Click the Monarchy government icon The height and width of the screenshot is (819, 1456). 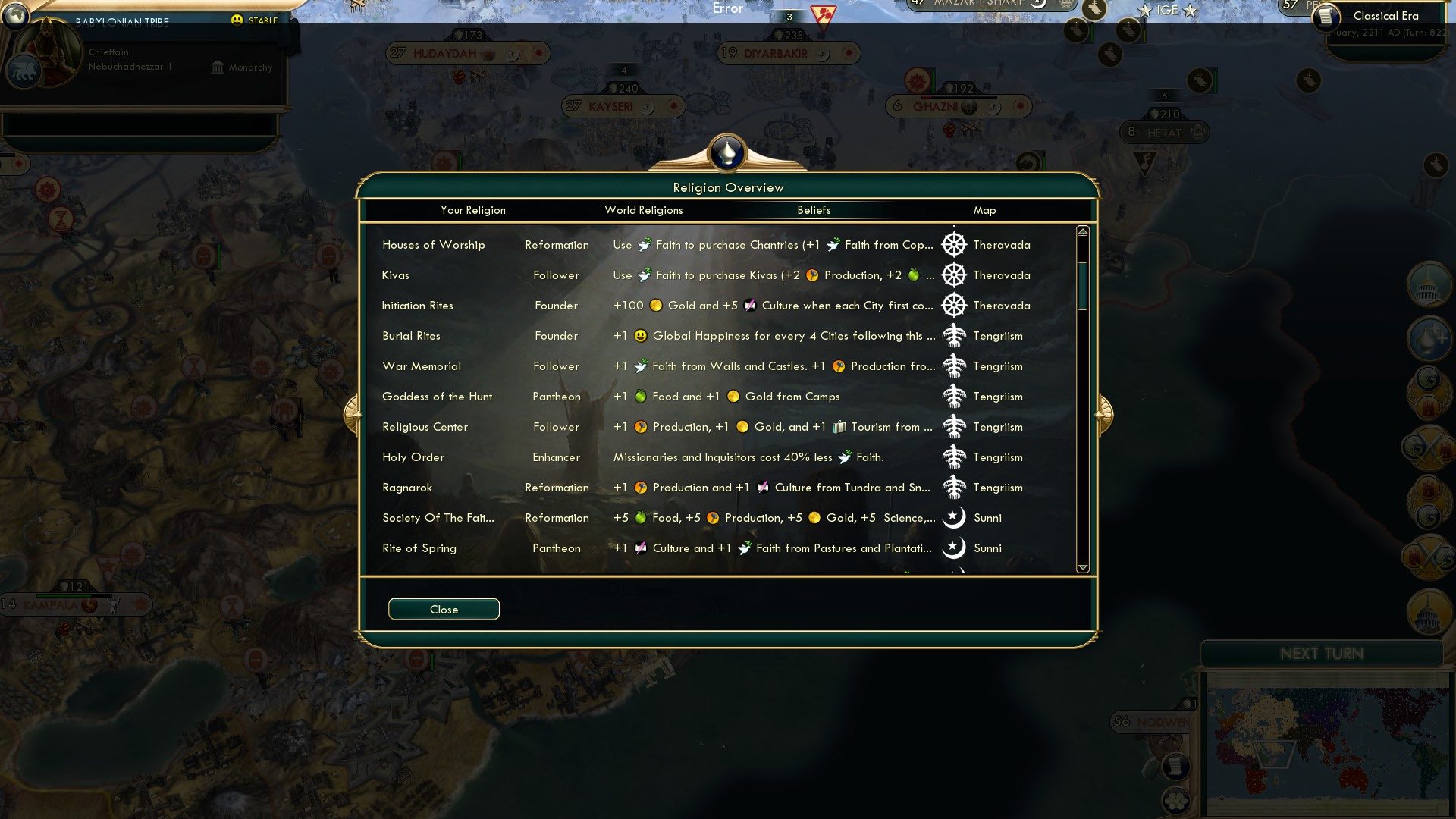(217, 67)
